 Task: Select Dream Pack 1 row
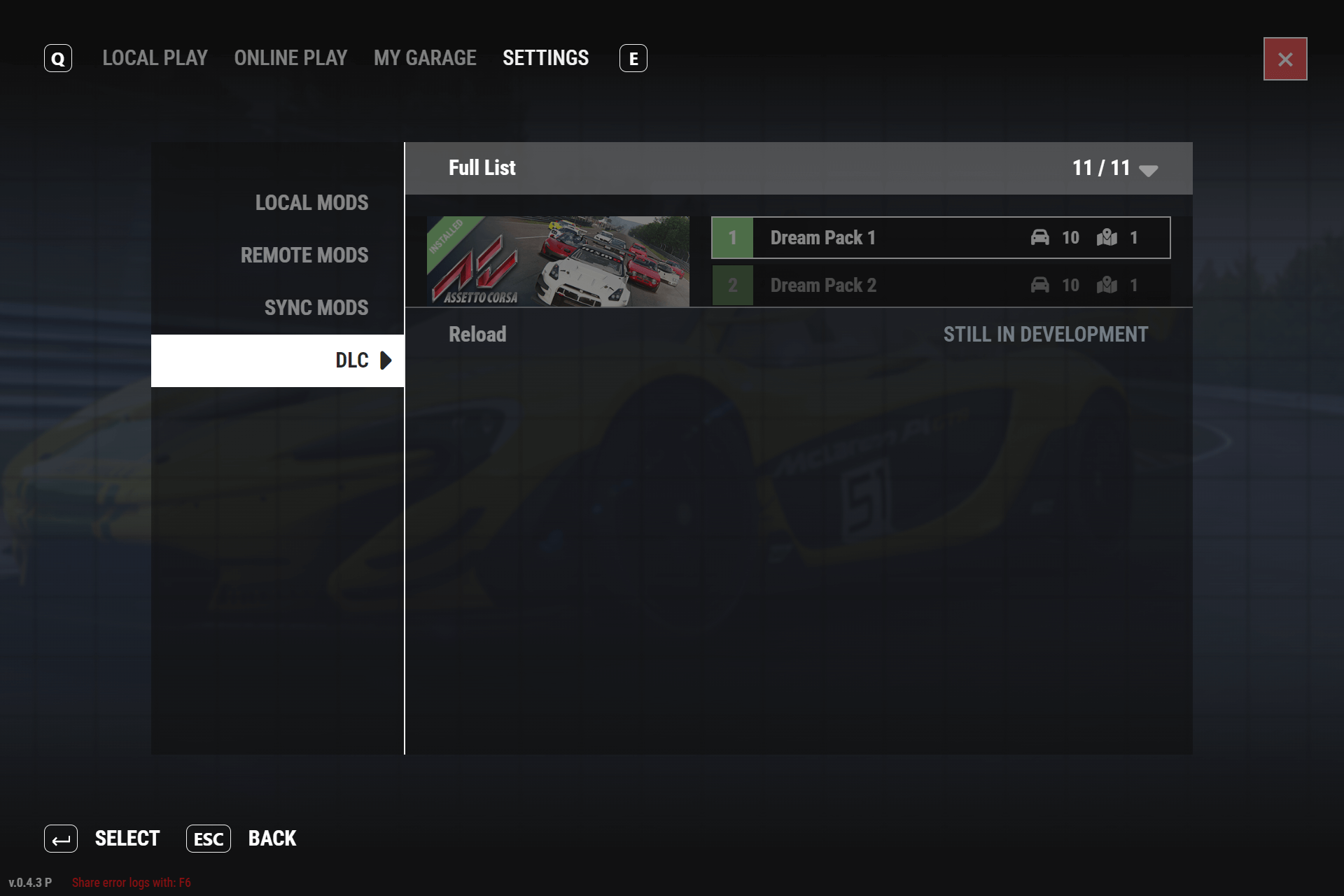pos(940,238)
